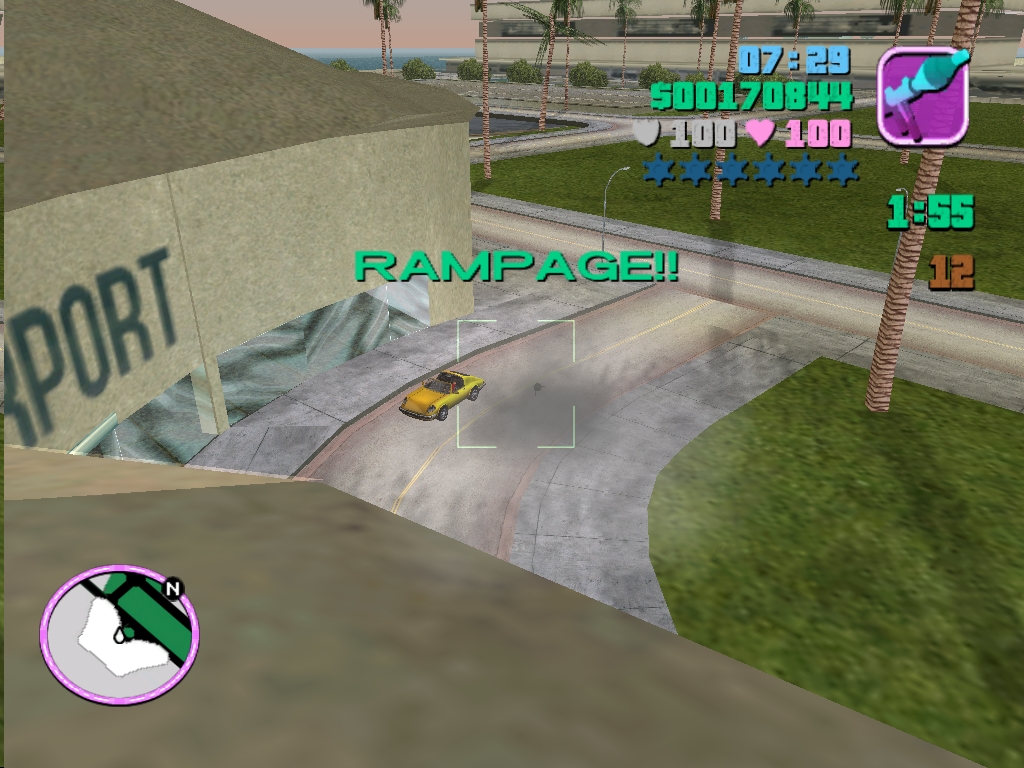
Task: Click the circular radar minimap
Action: pyautogui.click(x=119, y=635)
